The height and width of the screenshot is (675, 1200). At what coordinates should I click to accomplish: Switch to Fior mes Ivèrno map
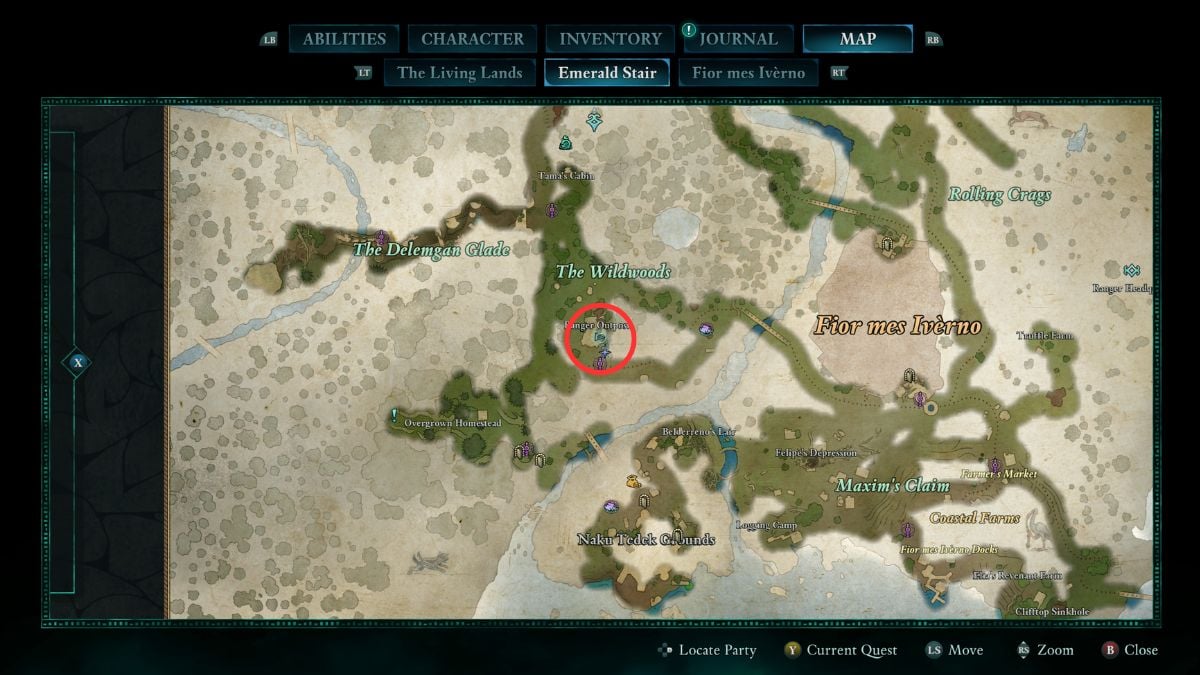coord(748,72)
